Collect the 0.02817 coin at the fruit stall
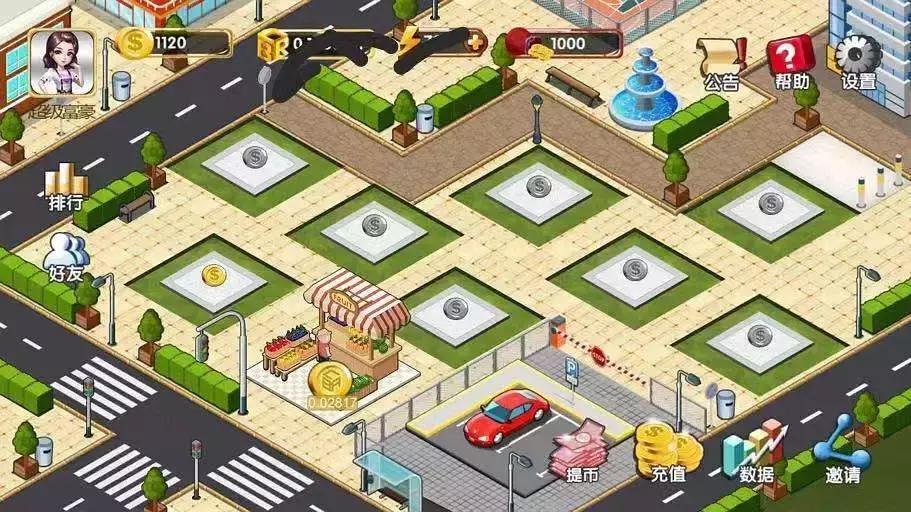911x512 pixels. pyautogui.click(x=331, y=381)
